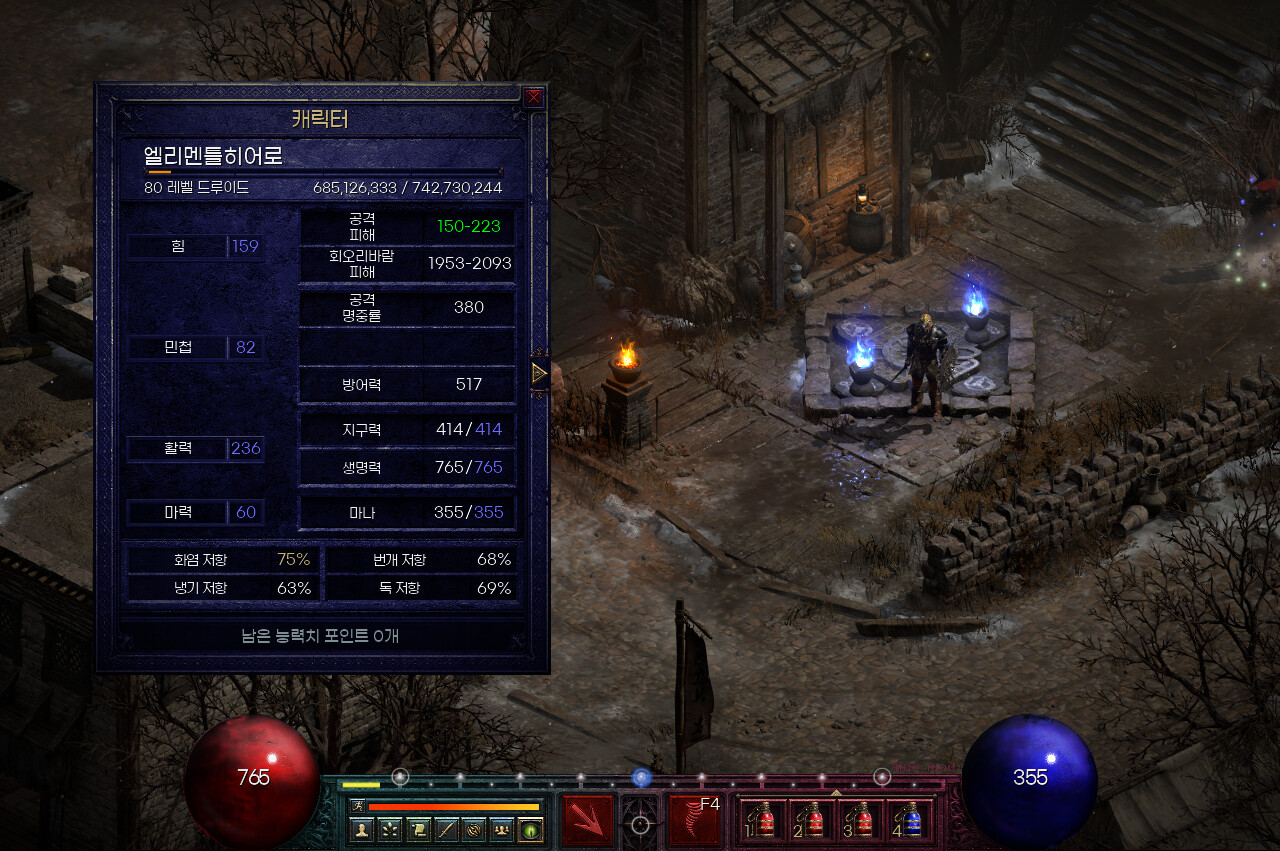Use the red potion in belt slot 1
This screenshot has width=1280, height=851.
(763, 820)
